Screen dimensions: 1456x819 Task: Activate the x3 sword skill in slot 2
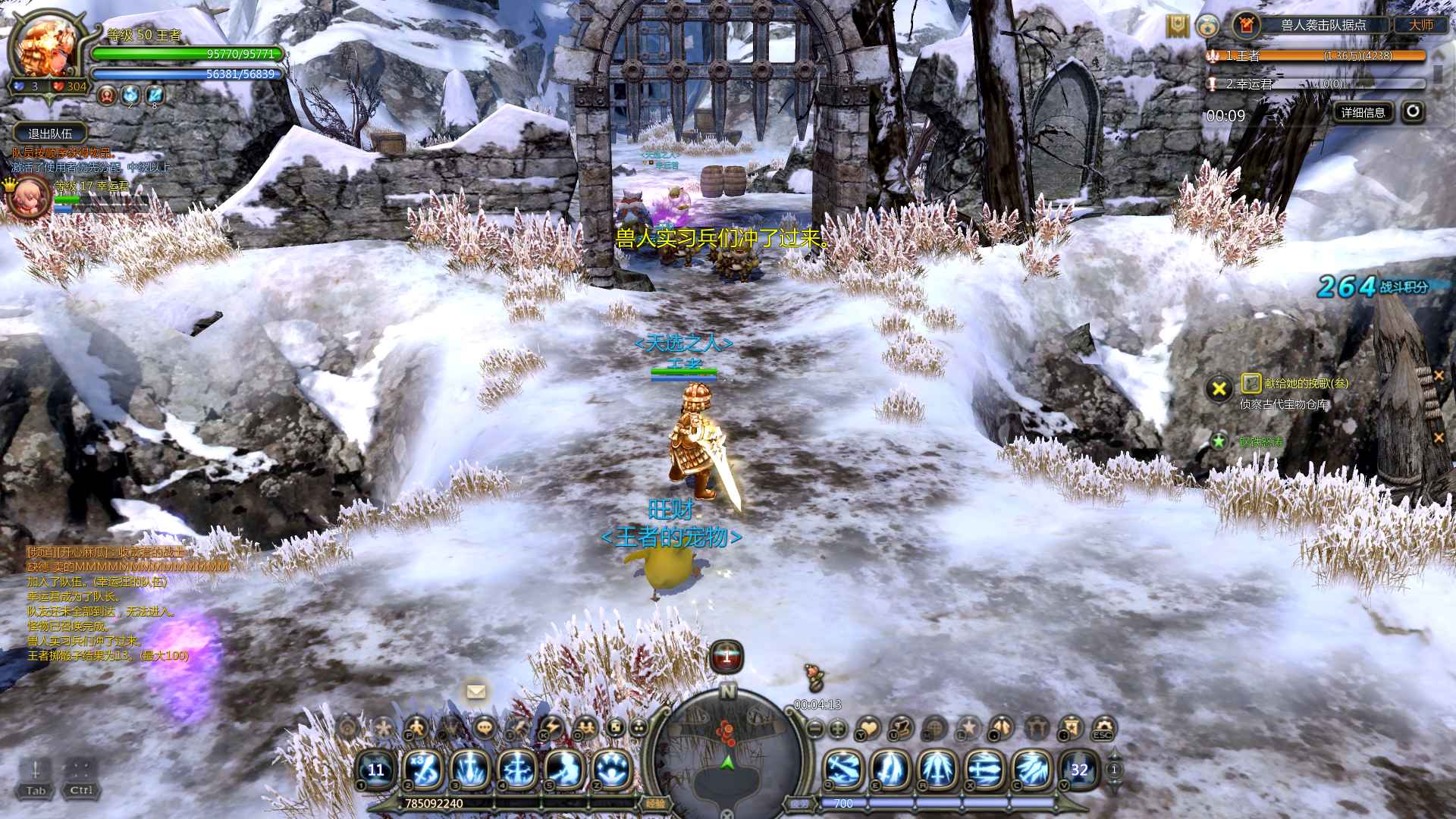[x=423, y=770]
